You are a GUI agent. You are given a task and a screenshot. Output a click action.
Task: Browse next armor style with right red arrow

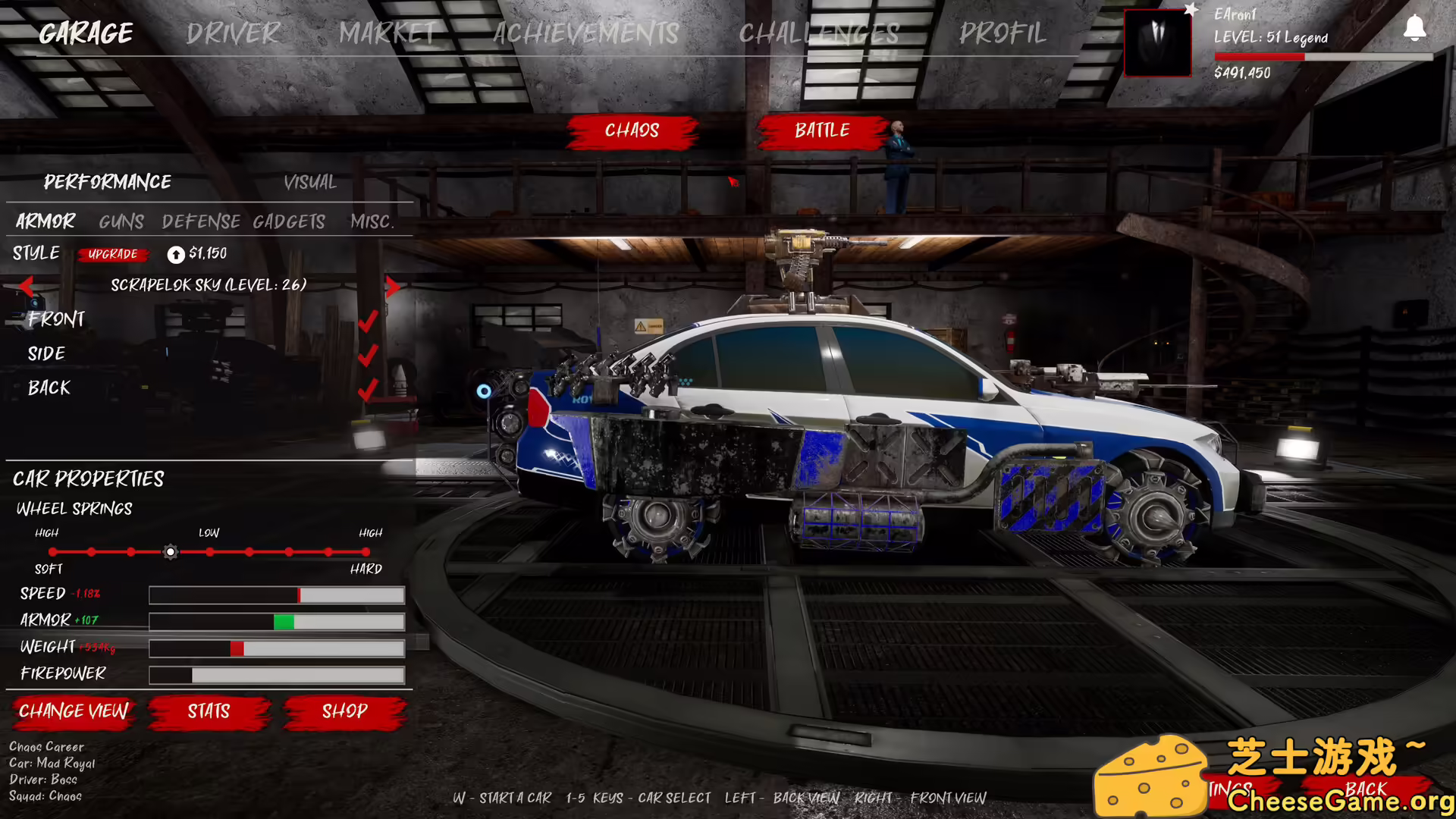393,285
